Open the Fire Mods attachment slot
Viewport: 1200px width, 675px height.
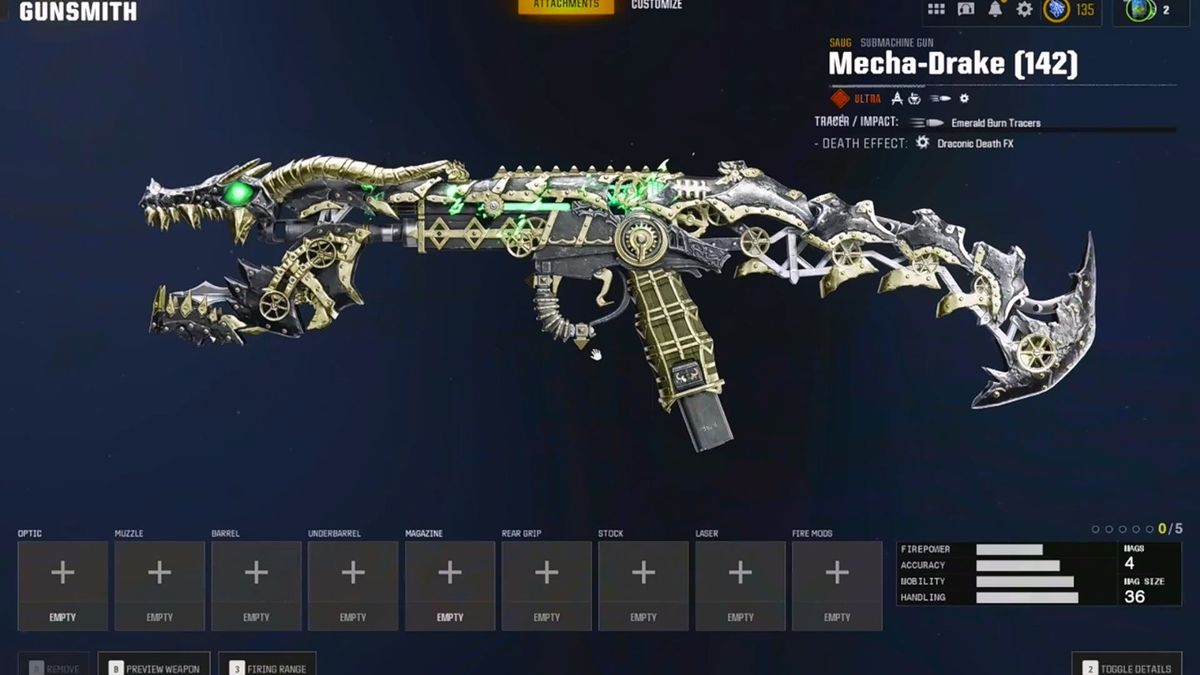(x=837, y=585)
